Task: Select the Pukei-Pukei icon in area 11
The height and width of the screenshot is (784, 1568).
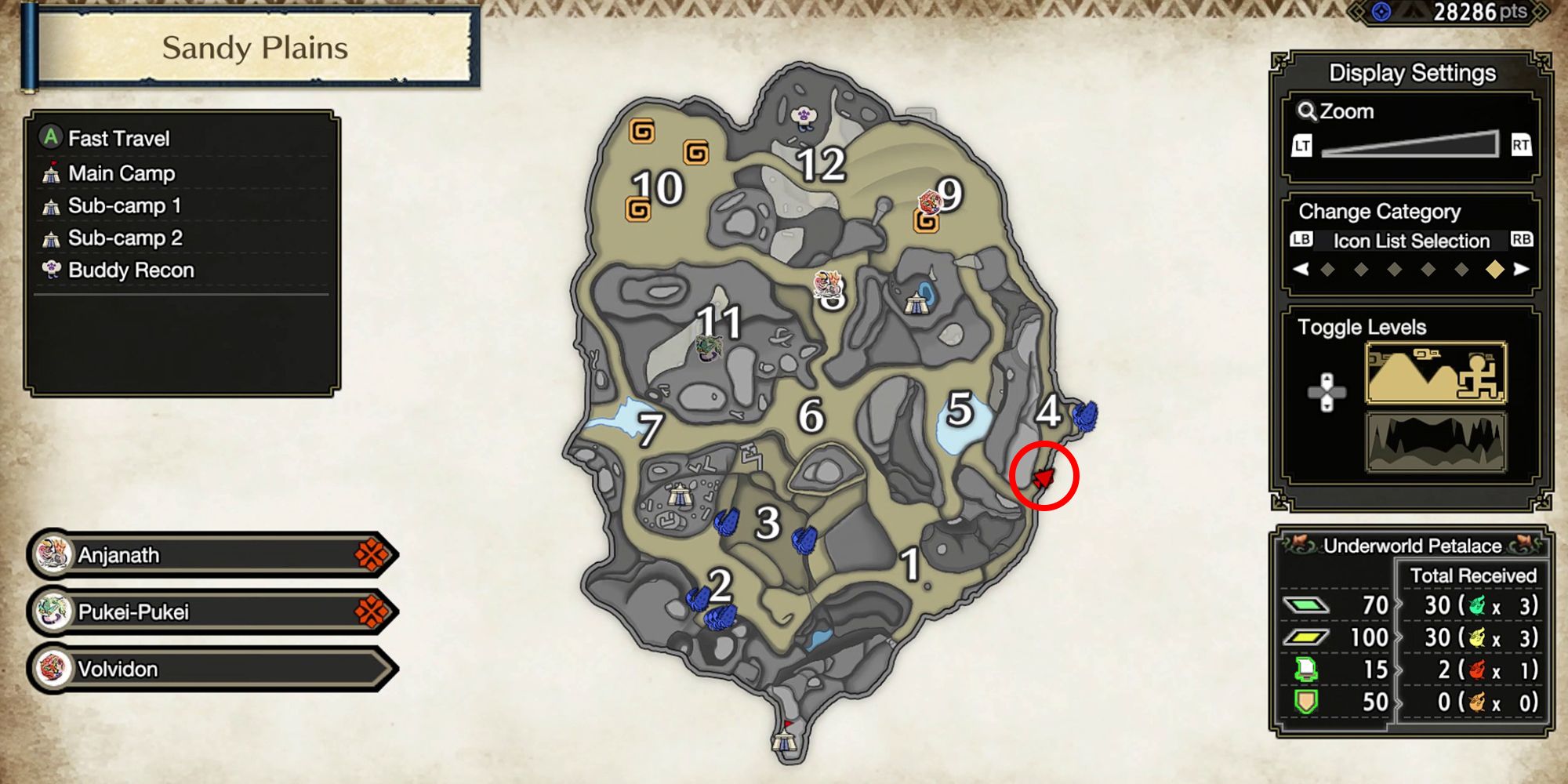Action: tap(708, 347)
